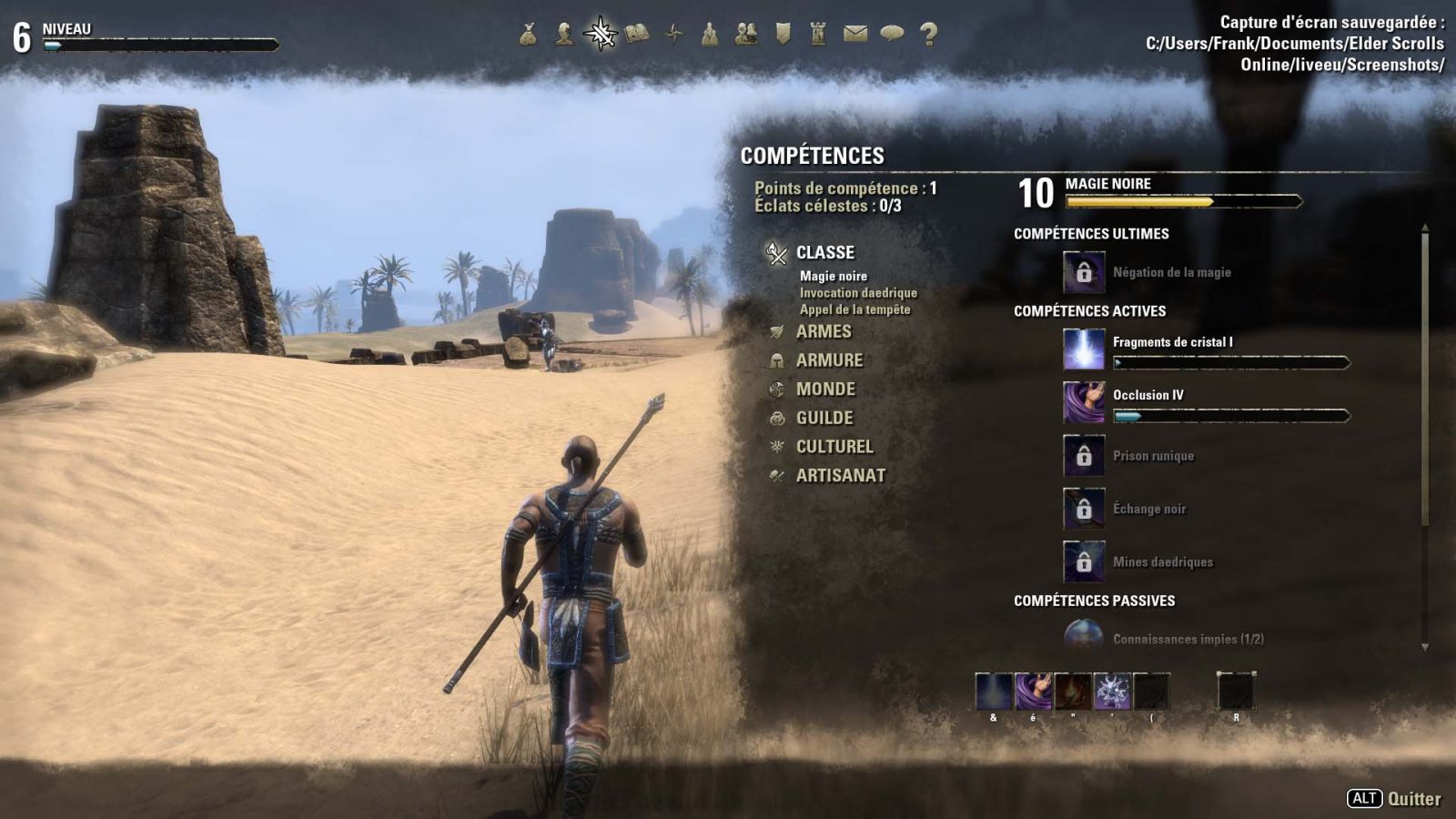Expand the ARTISANAT skill category
The height and width of the screenshot is (819, 1456).
[x=839, y=475]
